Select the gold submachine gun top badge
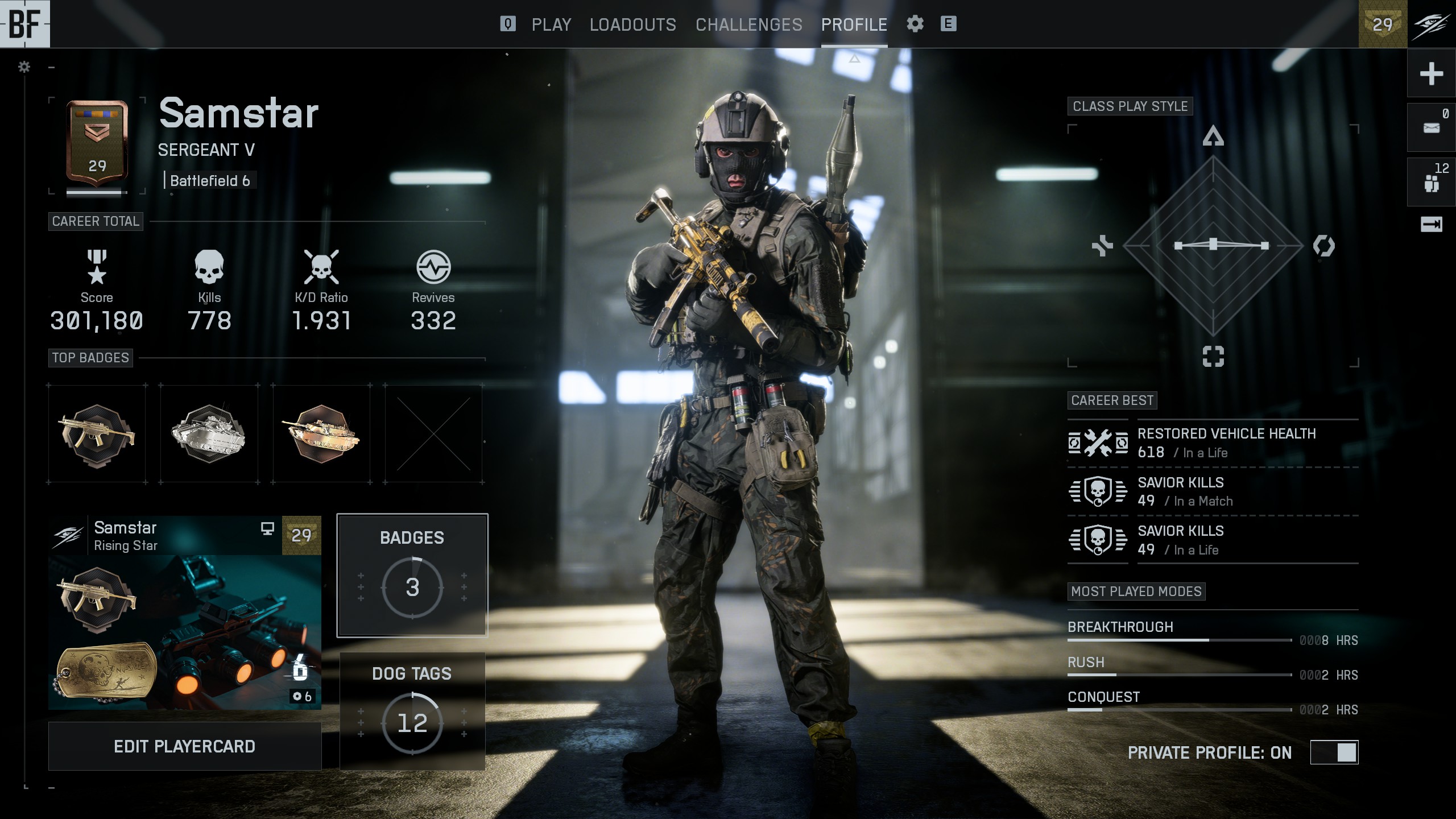The width and height of the screenshot is (1456, 819). pos(97,434)
